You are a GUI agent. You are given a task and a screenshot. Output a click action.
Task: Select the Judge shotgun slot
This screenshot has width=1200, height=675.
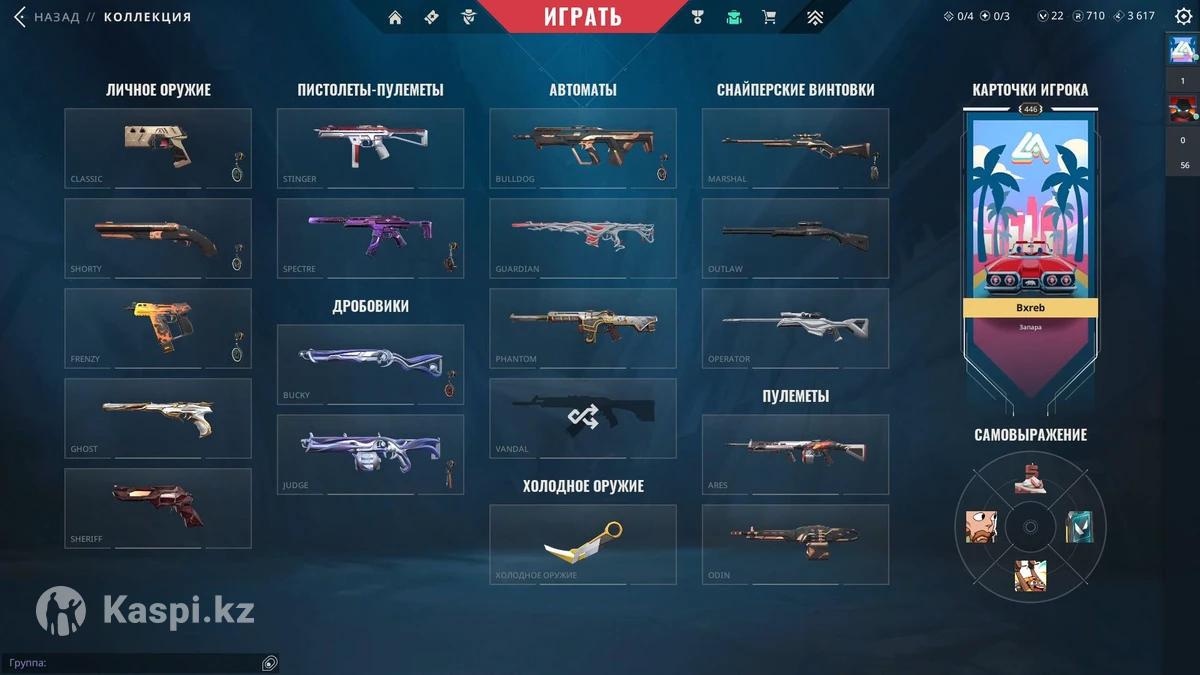click(370, 453)
